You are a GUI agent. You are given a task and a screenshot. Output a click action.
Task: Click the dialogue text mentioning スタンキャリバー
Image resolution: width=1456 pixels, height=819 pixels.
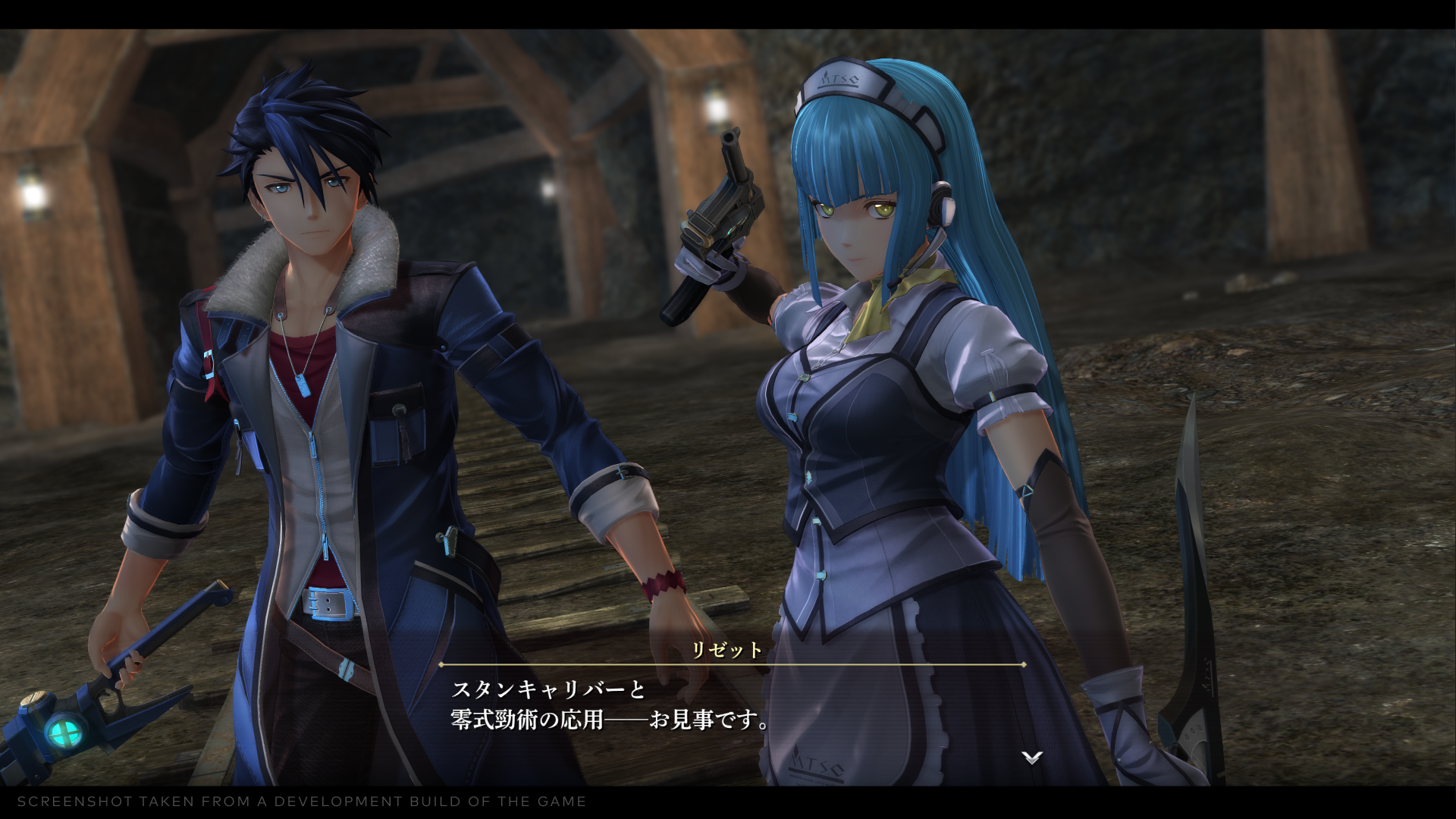coord(546,689)
